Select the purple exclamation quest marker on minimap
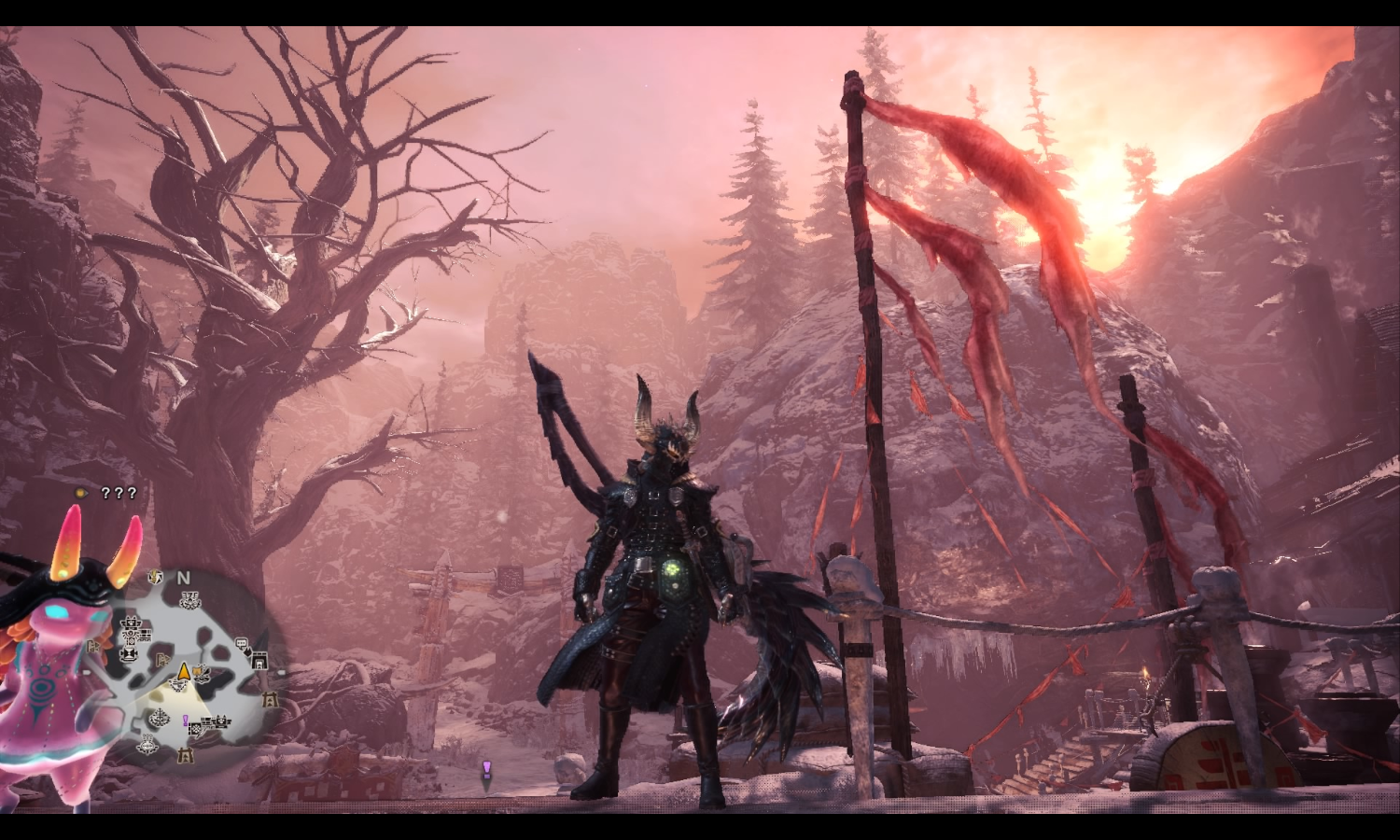1400x840 pixels. point(186,721)
